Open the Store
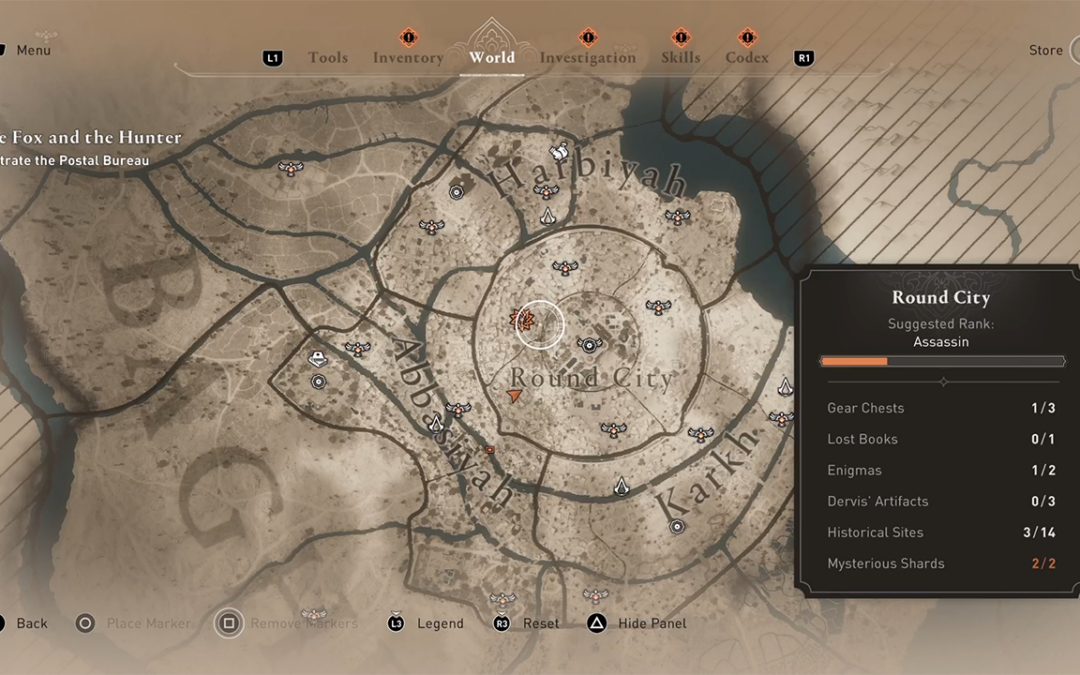The image size is (1080, 675). point(1046,51)
